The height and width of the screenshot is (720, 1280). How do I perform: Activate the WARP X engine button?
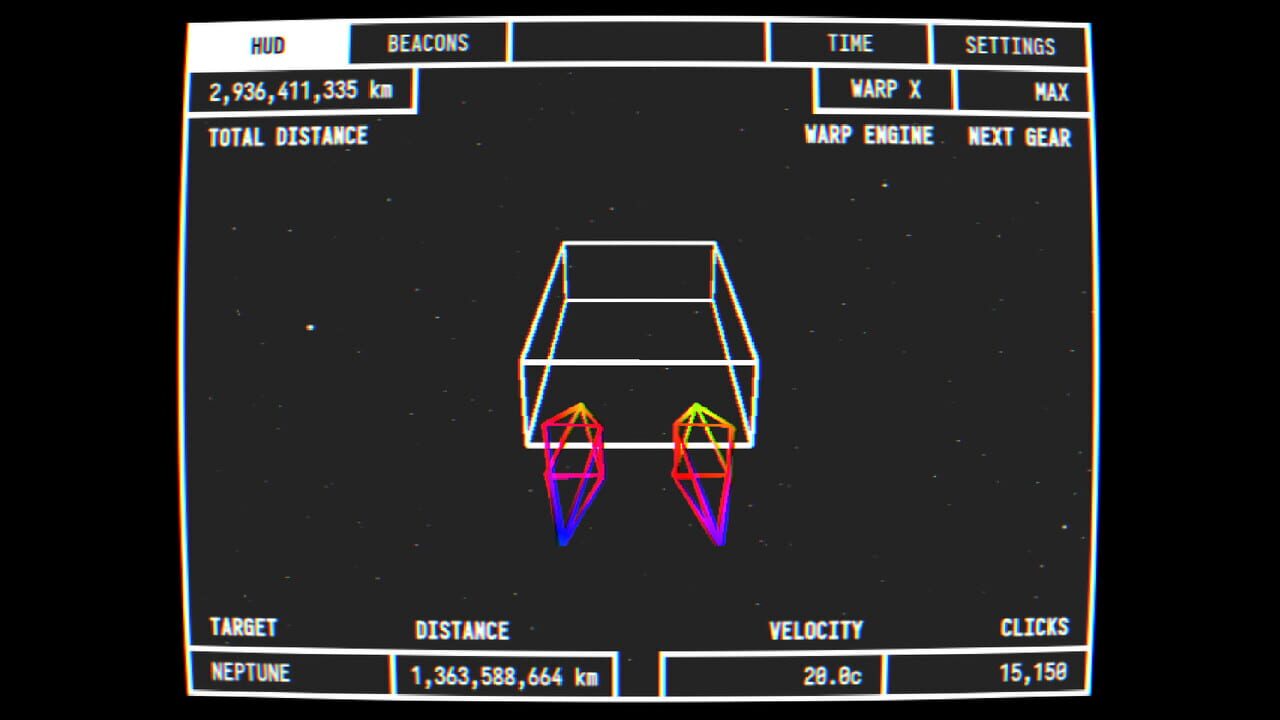click(x=884, y=89)
